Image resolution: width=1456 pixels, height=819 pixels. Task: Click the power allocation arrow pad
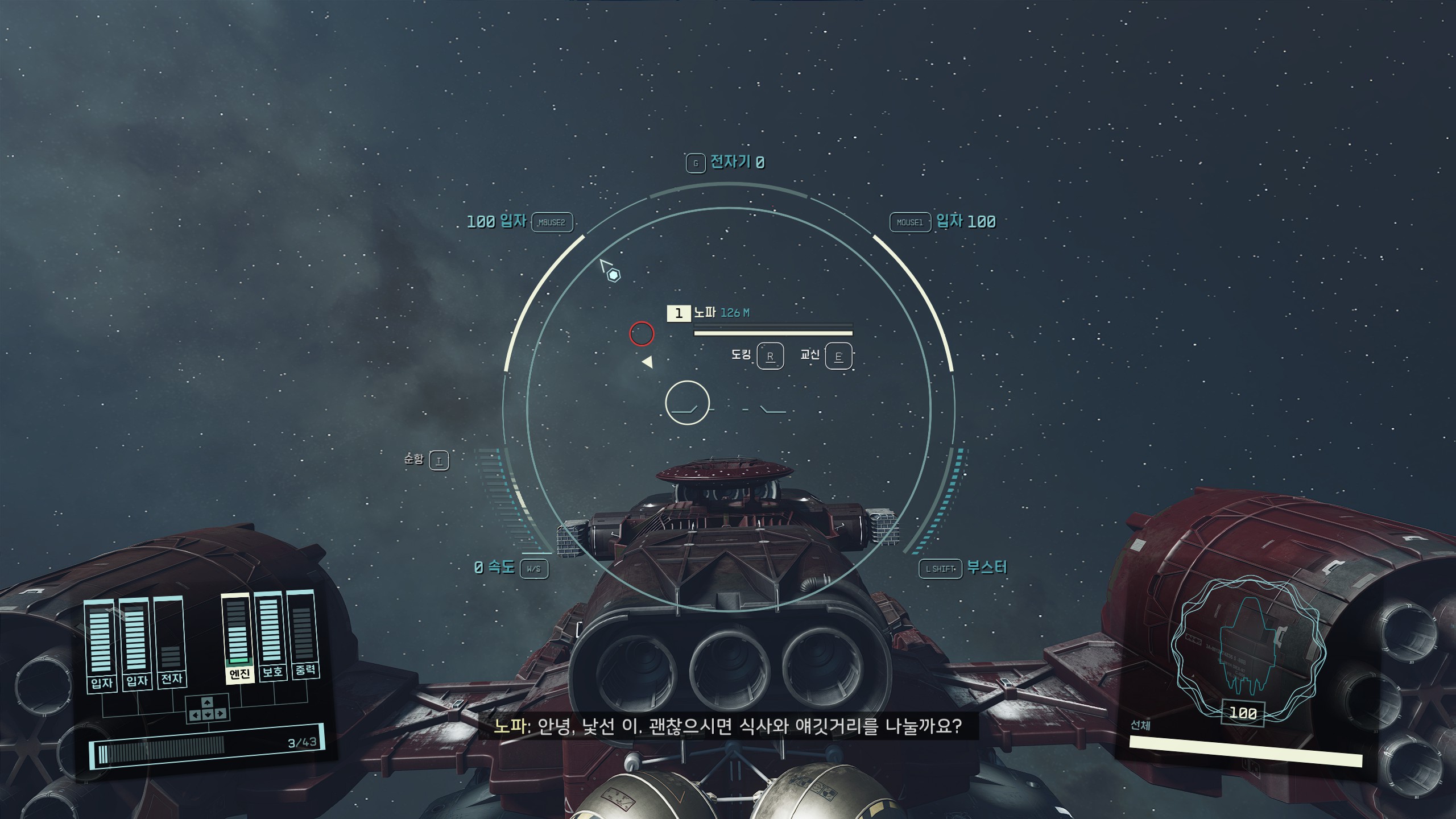point(208,709)
